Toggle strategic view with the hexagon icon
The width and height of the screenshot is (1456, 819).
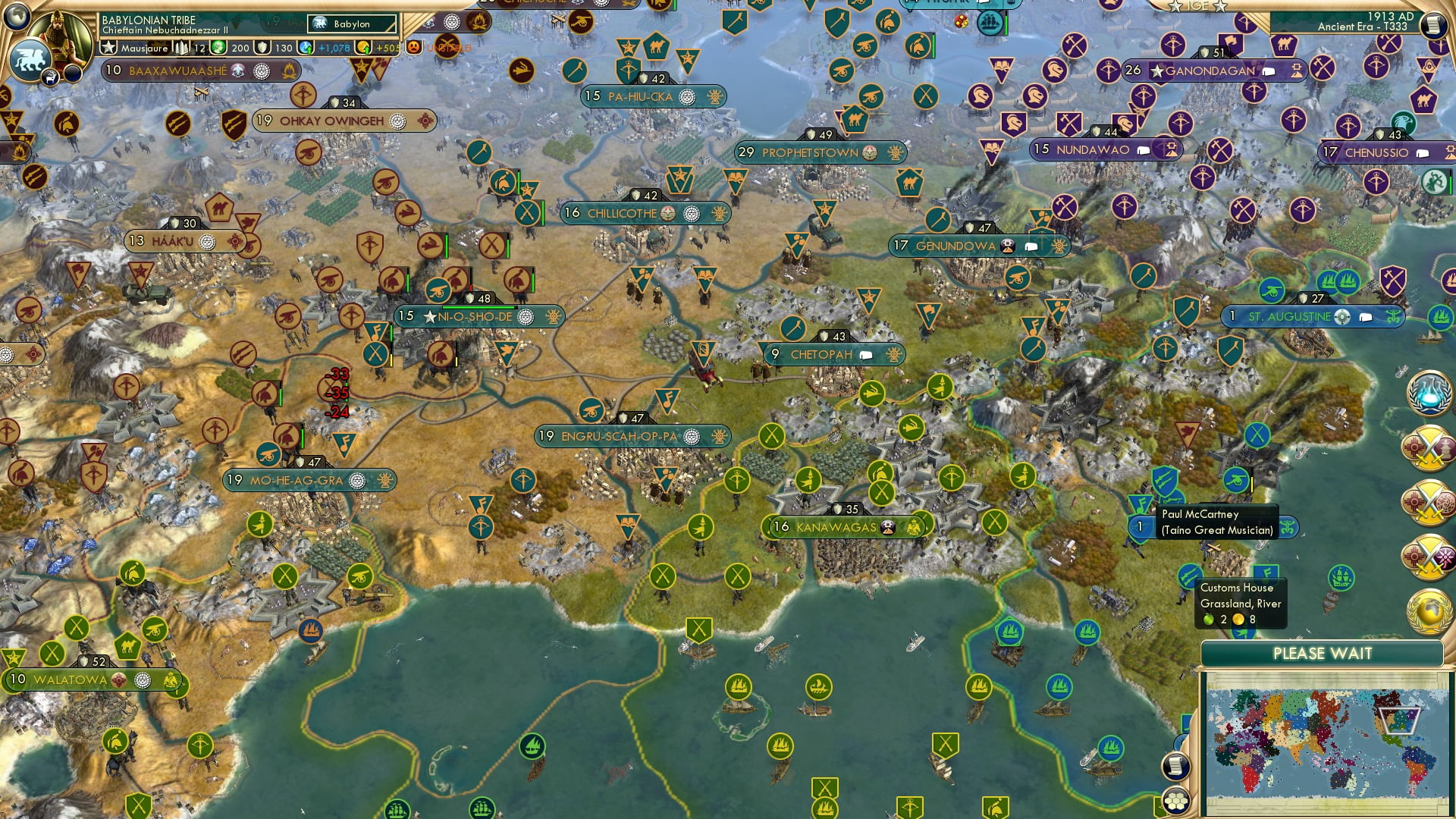(1175, 800)
